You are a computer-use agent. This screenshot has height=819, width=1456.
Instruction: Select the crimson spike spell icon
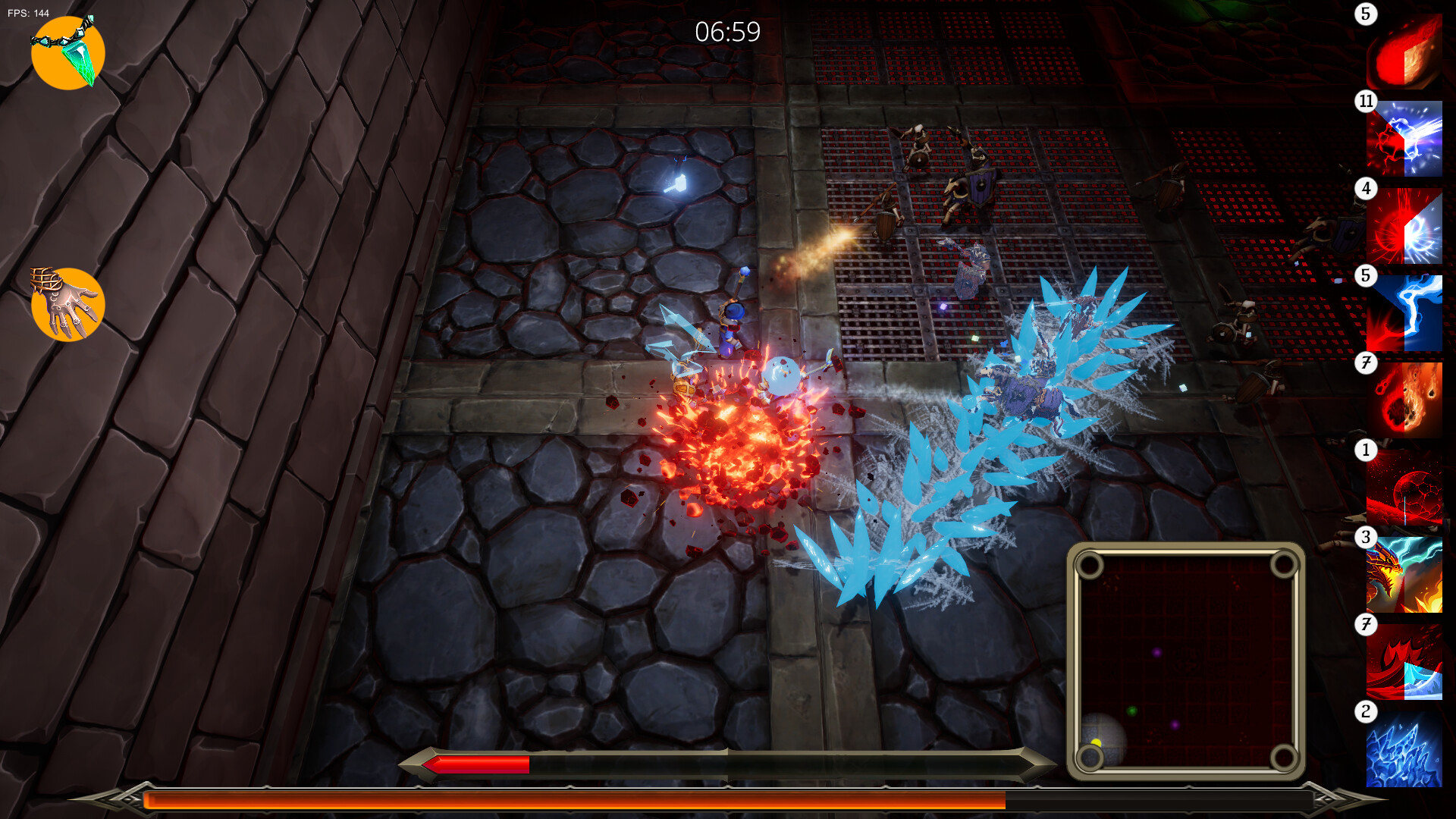click(x=1407, y=664)
